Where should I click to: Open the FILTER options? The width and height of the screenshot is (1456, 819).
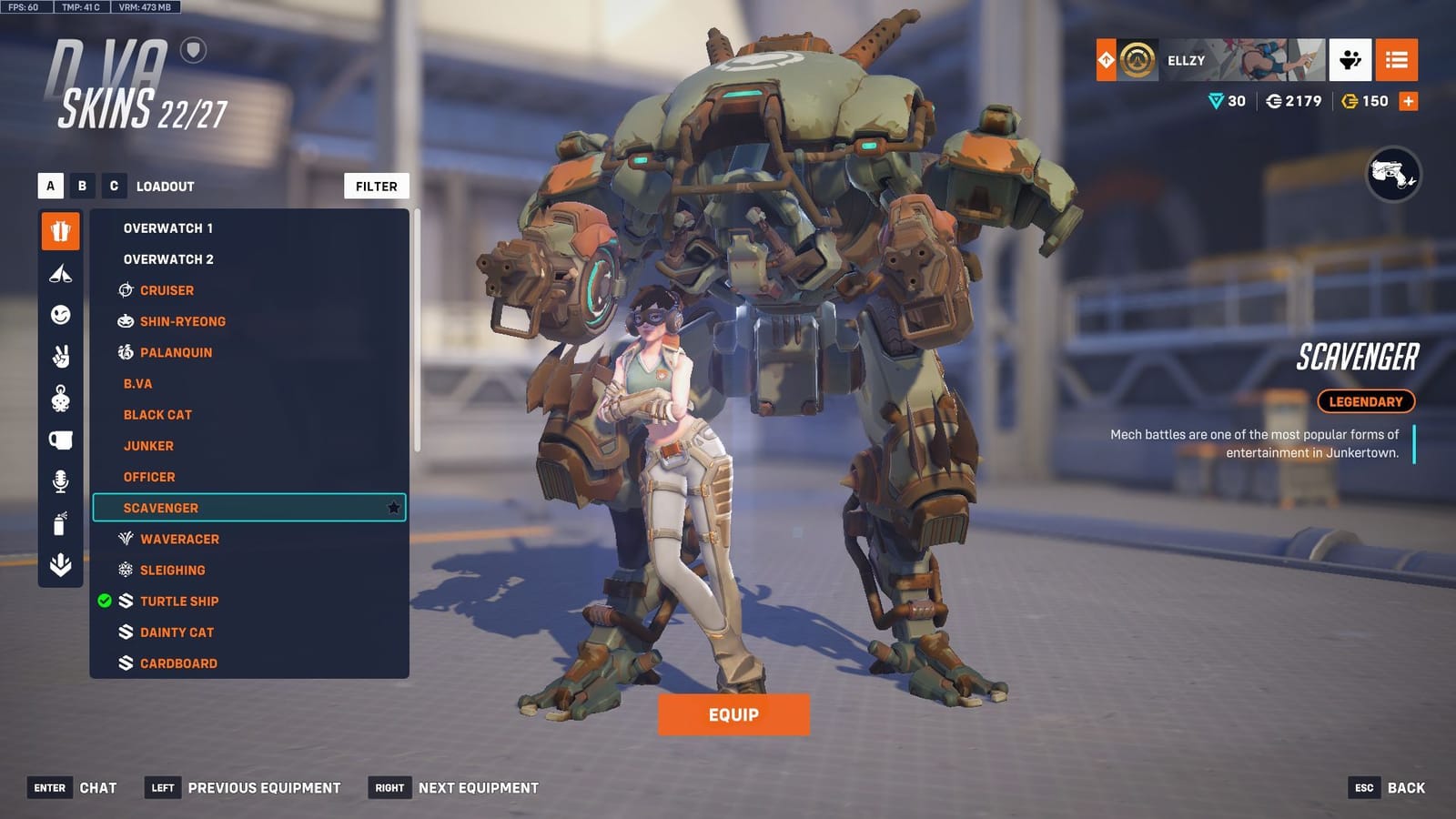[376, 186]
